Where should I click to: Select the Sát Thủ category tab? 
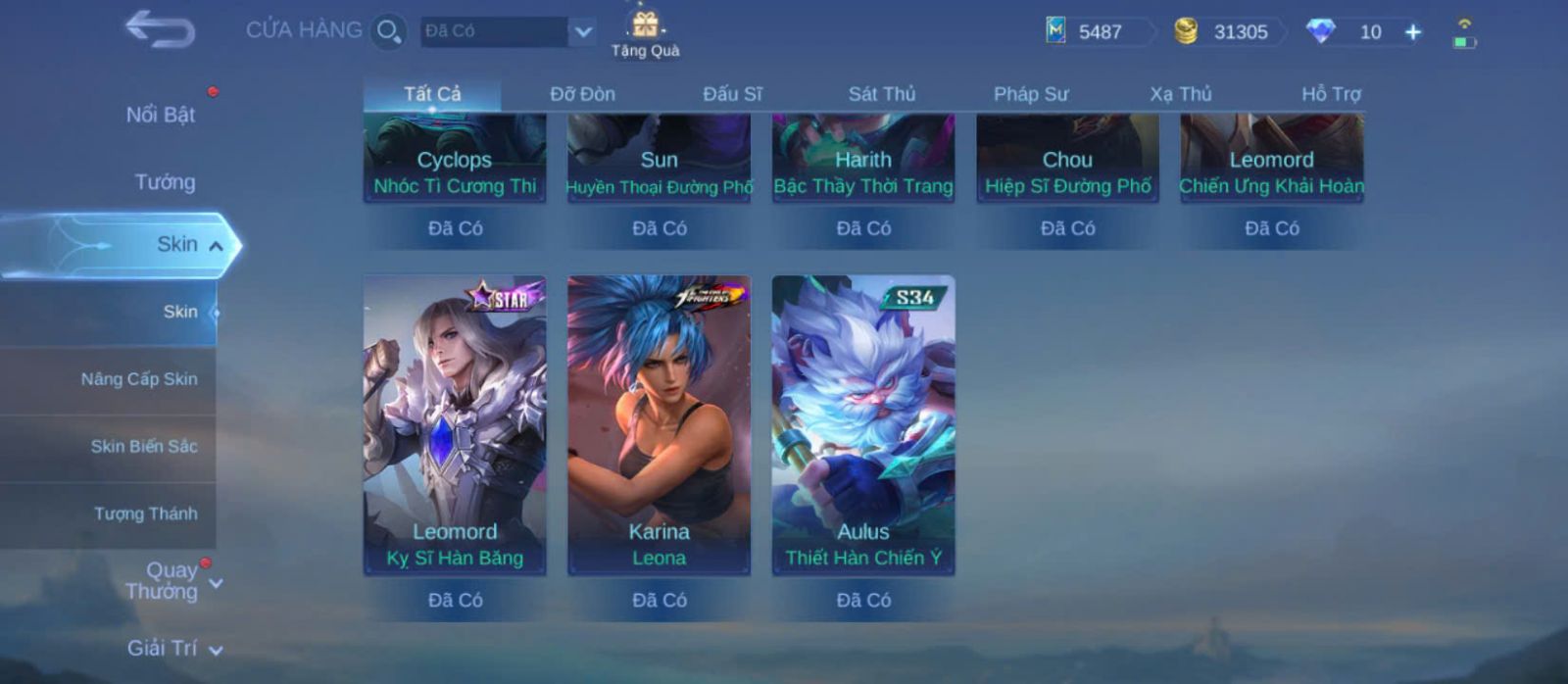881,94
